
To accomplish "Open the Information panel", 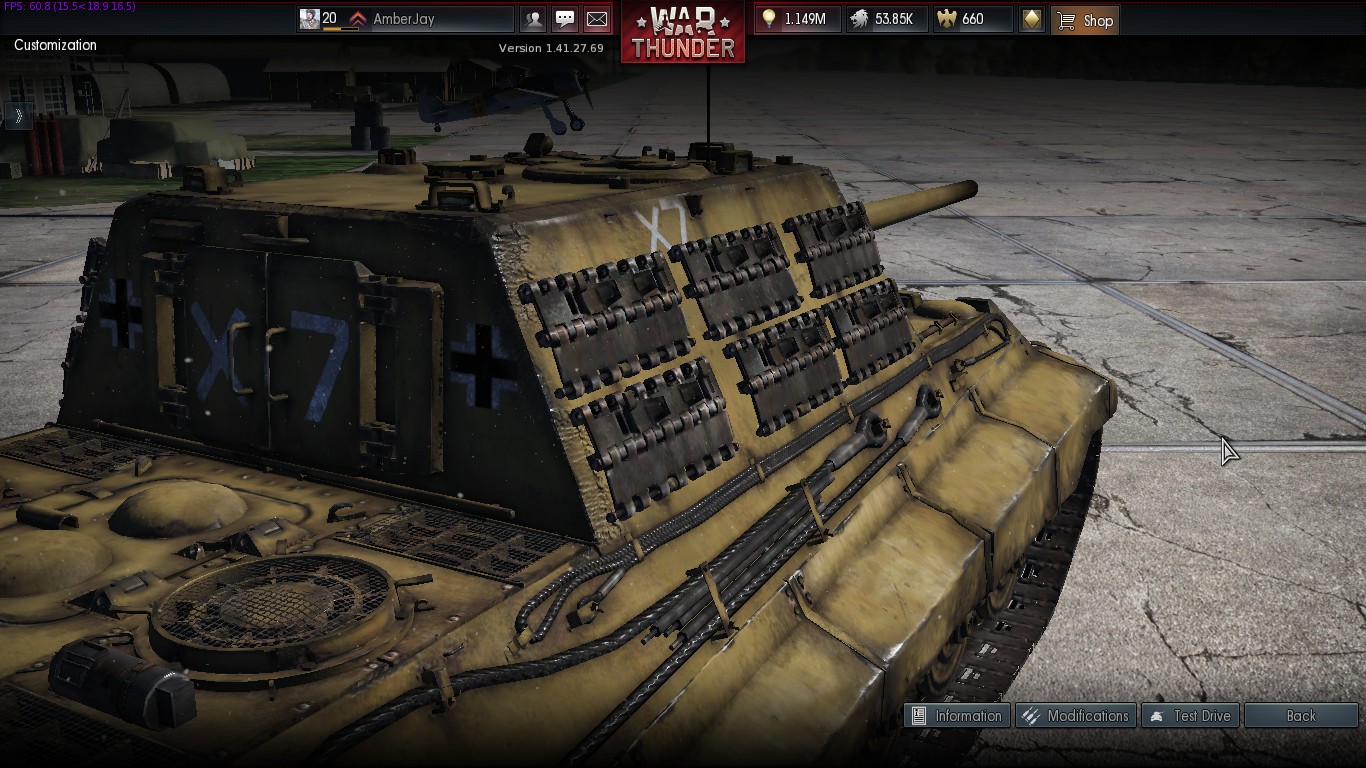I will point(958,715).
